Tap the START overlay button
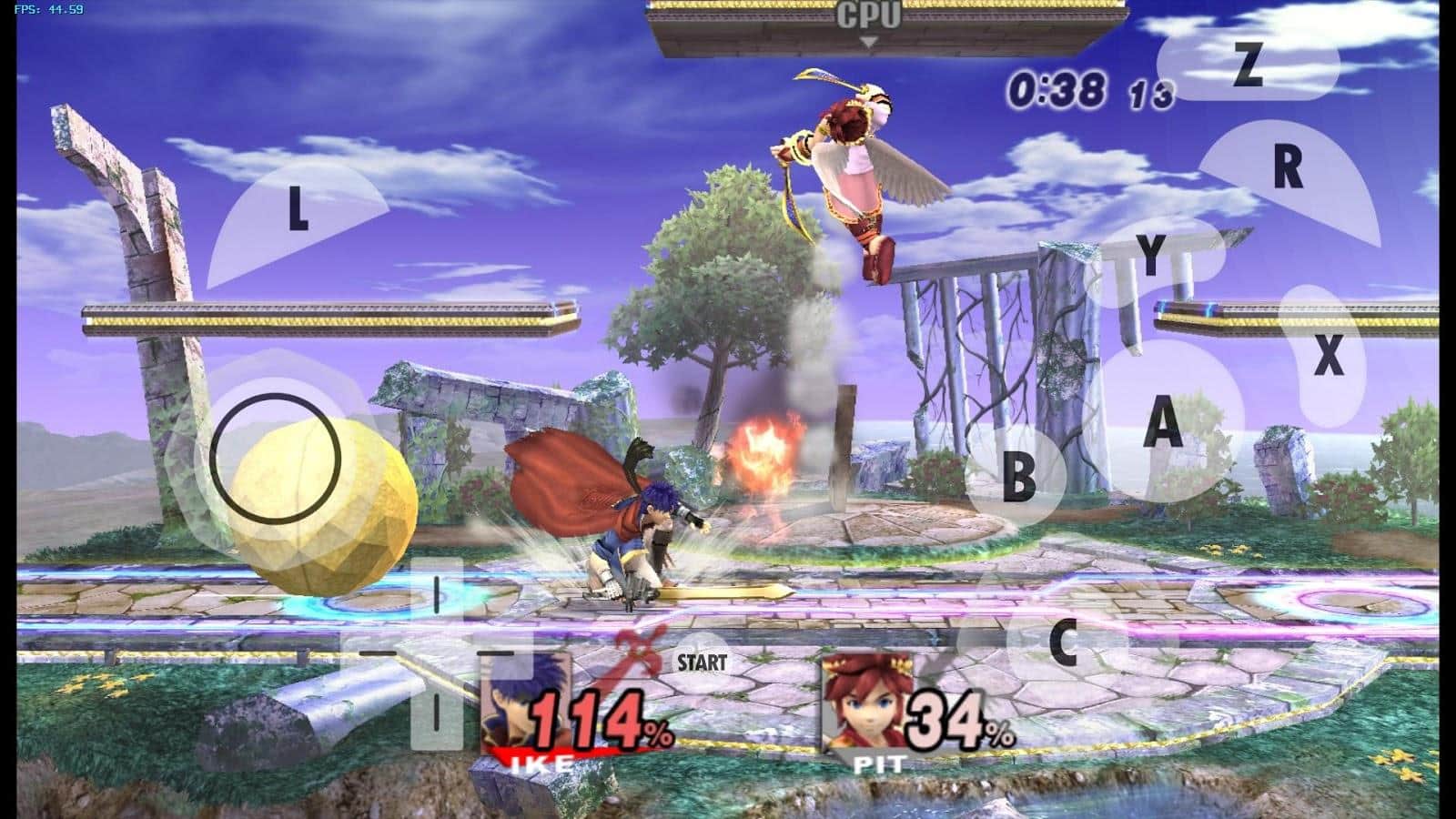Screen dimensions: 1456x819 (x=702, y=662)
